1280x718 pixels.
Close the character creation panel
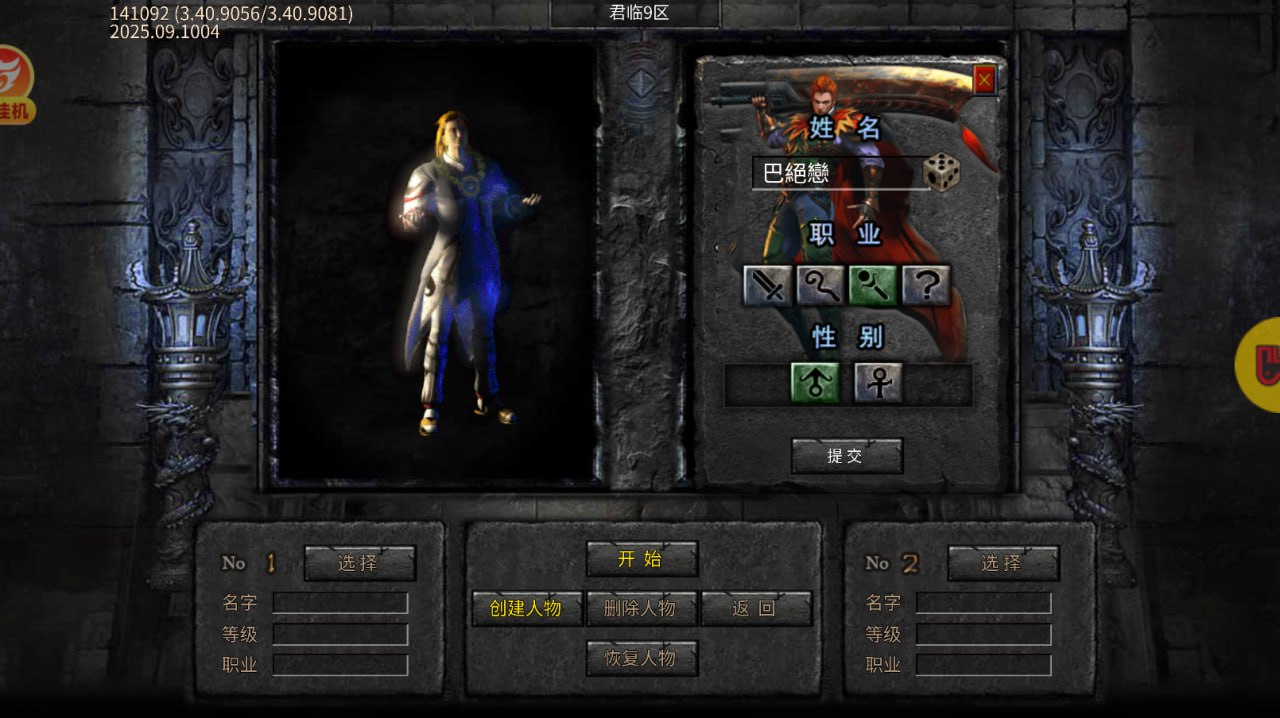pos(984,80)
